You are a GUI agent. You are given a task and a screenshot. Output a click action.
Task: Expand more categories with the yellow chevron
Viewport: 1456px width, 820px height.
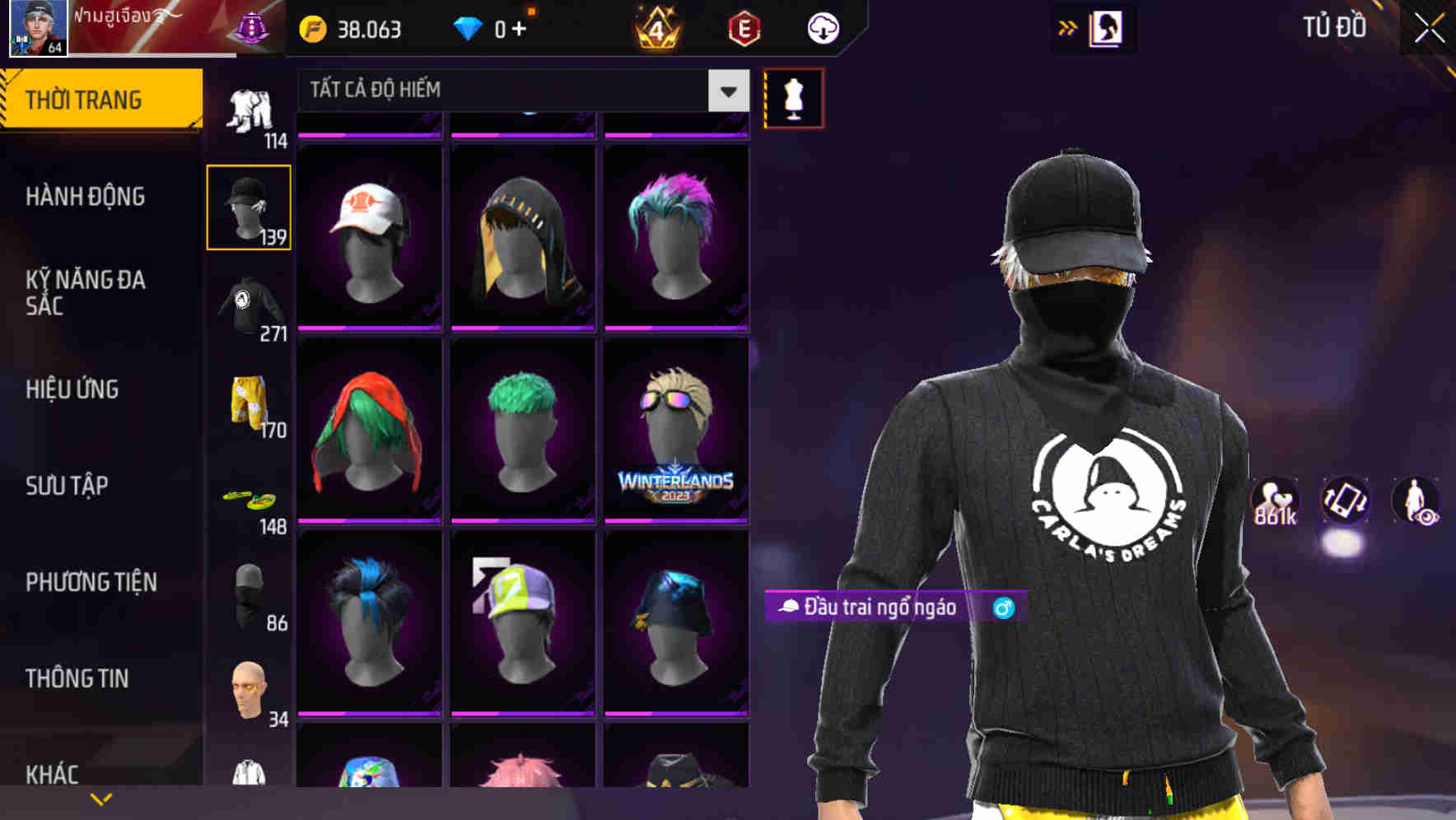pos(101,799)
